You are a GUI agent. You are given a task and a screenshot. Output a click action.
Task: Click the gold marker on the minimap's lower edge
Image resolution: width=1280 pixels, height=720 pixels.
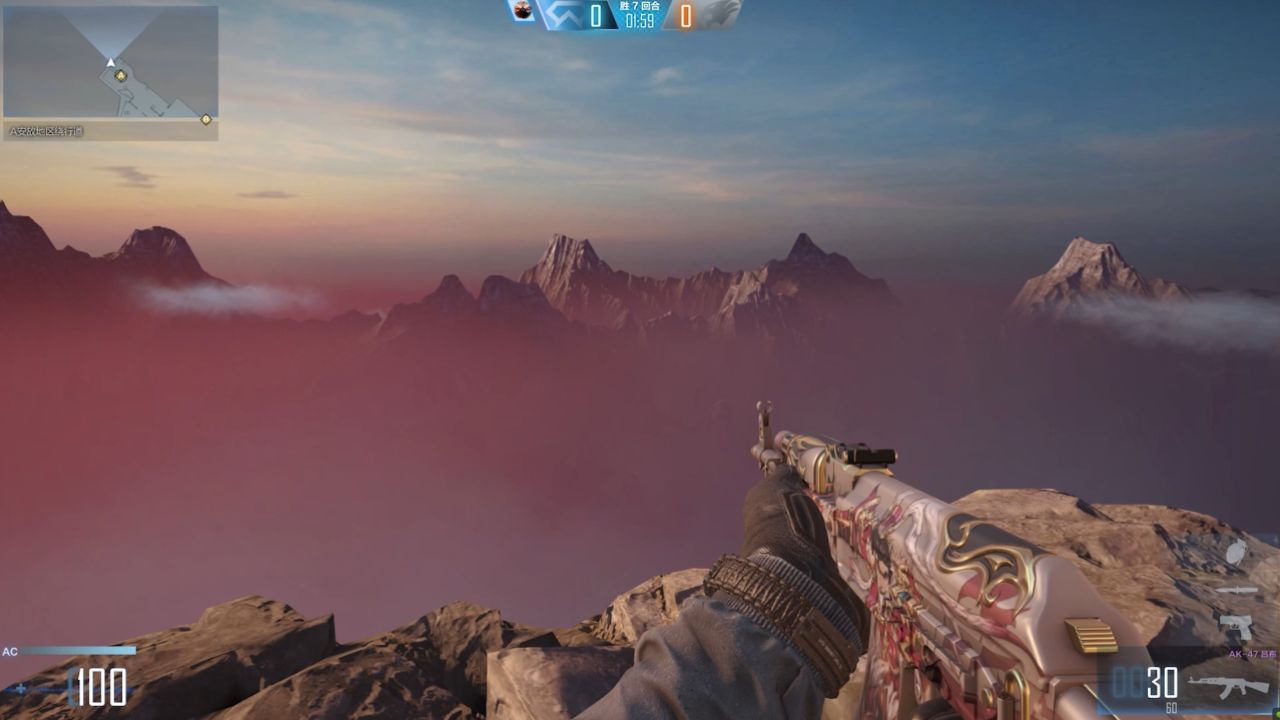click(x=206, y=119)
